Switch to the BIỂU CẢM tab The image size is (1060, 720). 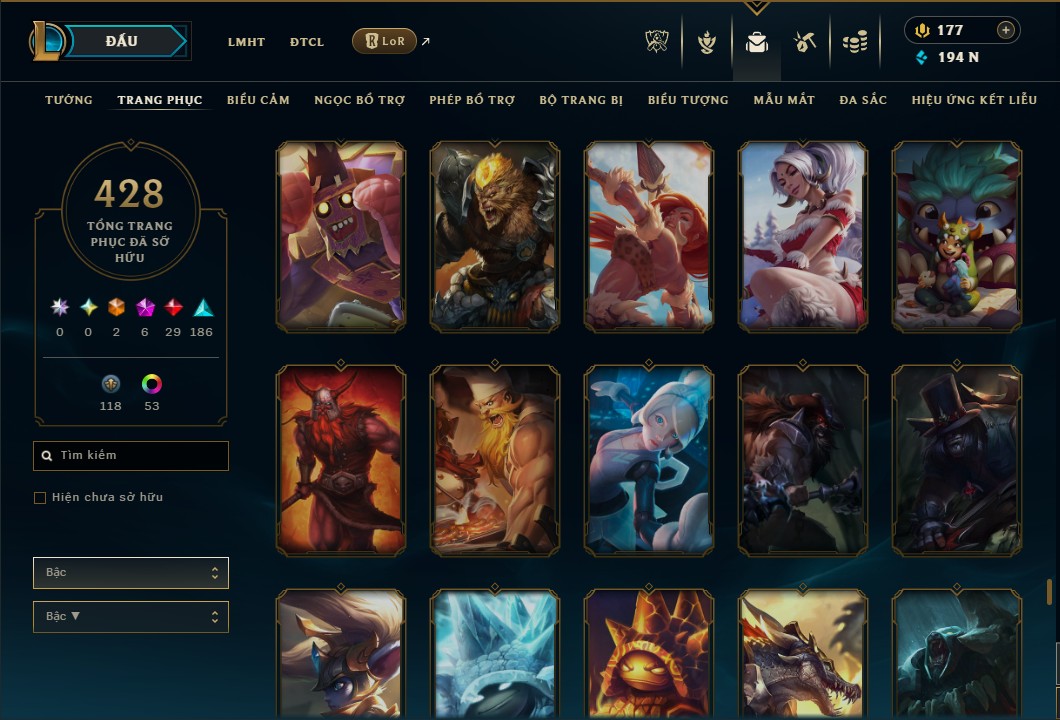[258, 100]
